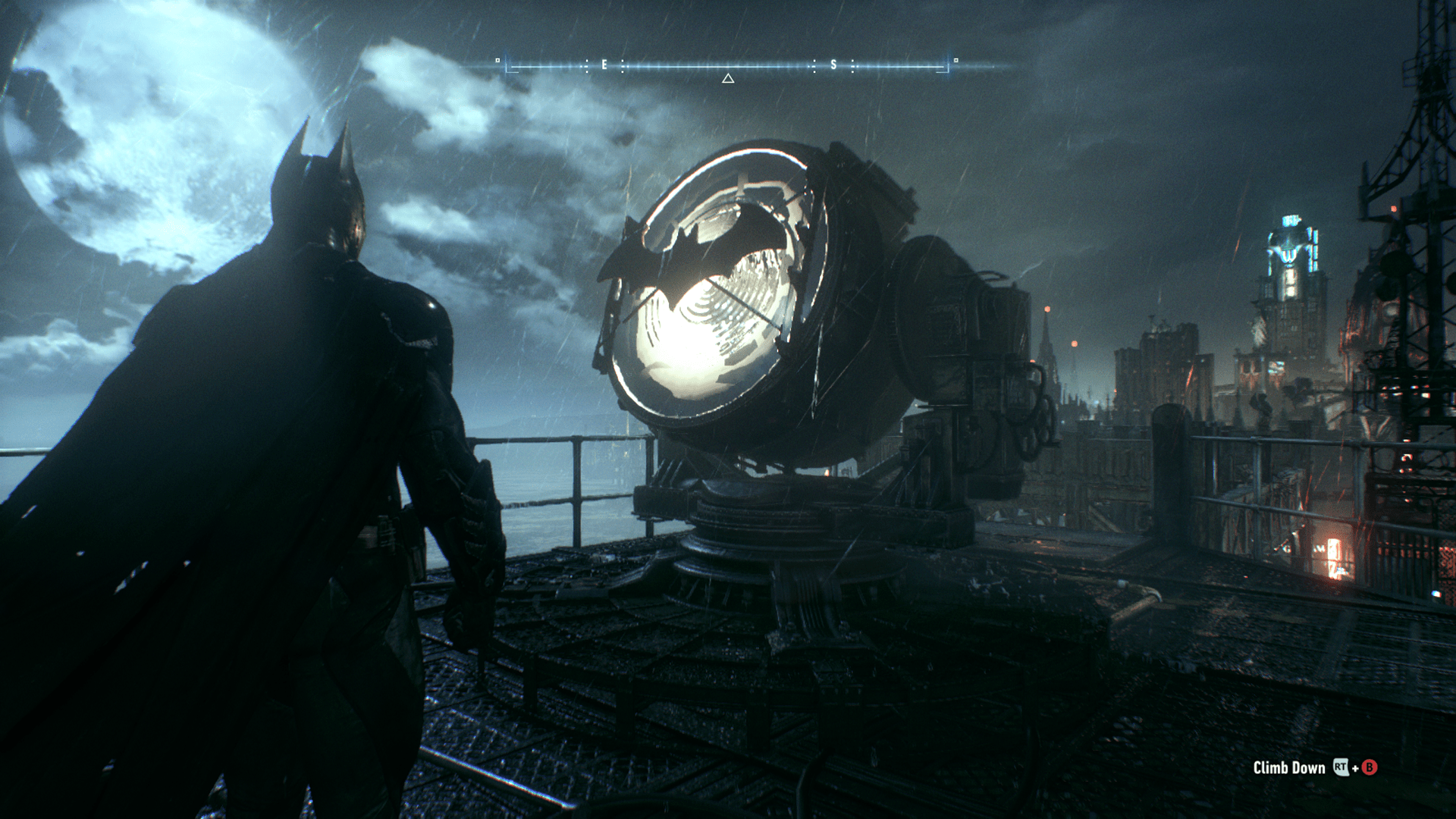1456x819 pixels.
Task: Click the S marker on the compass
Action: (834, 64)
